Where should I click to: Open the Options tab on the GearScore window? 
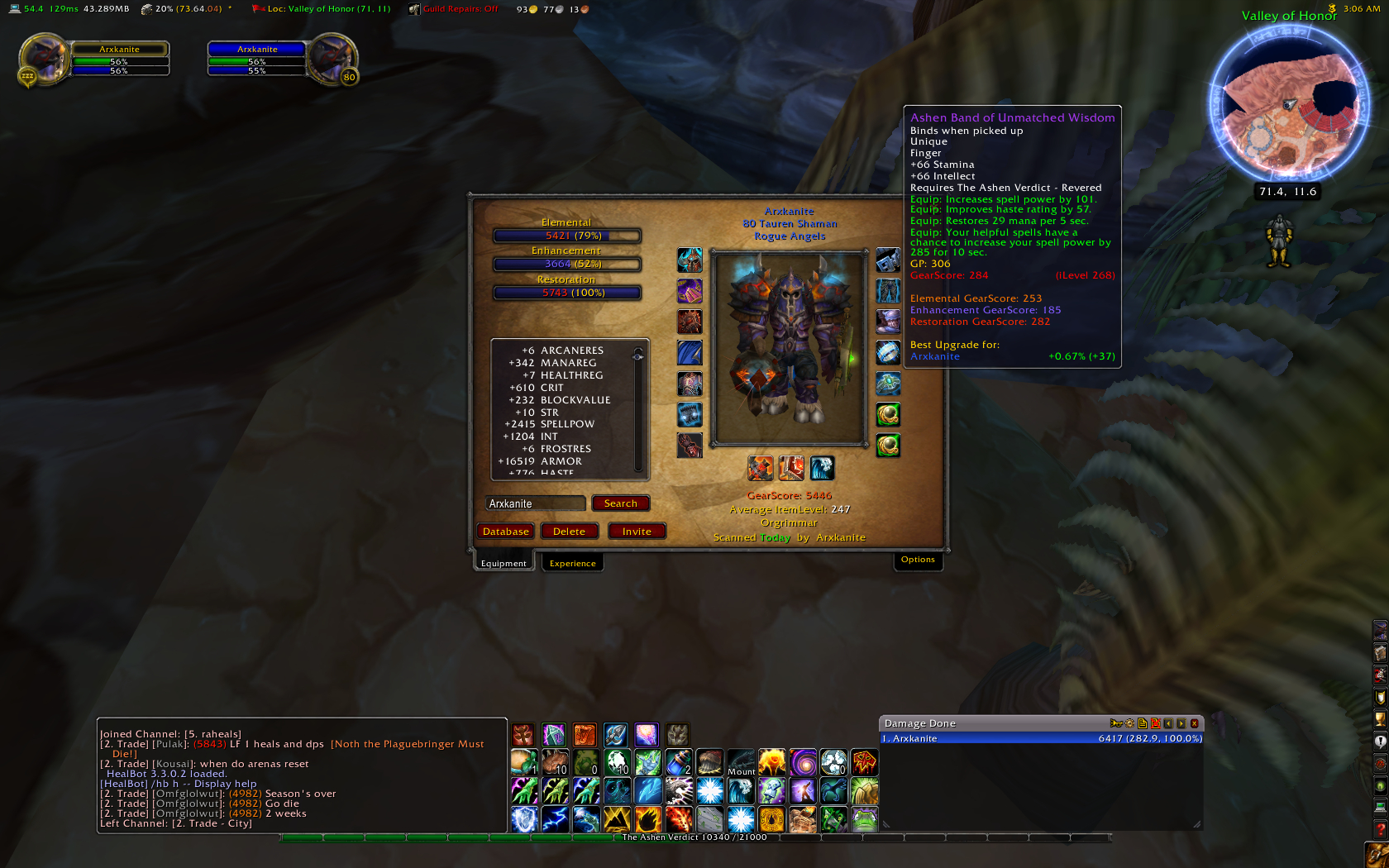[918, 560]
